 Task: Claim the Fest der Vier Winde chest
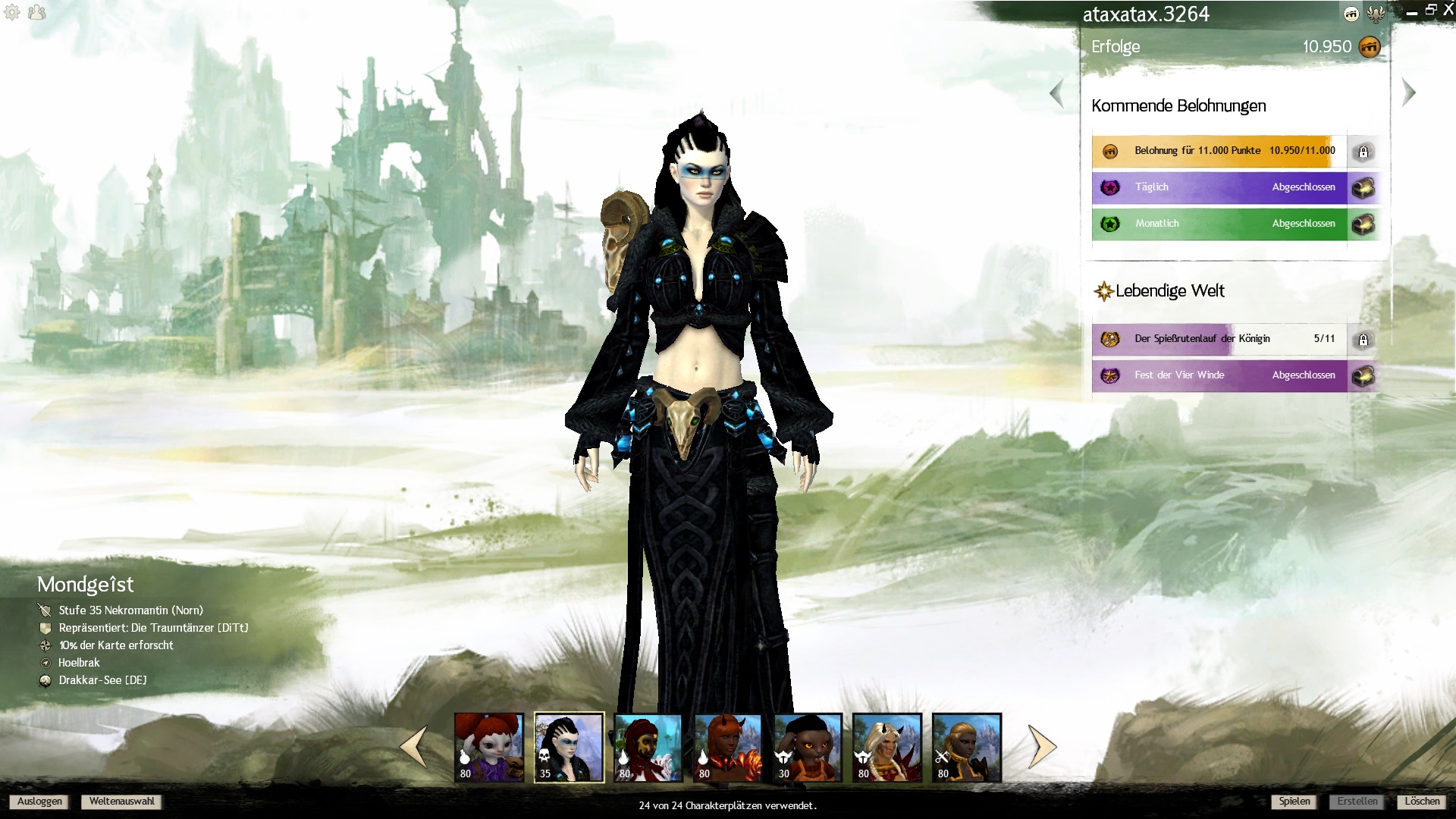tap(1363, 375)
